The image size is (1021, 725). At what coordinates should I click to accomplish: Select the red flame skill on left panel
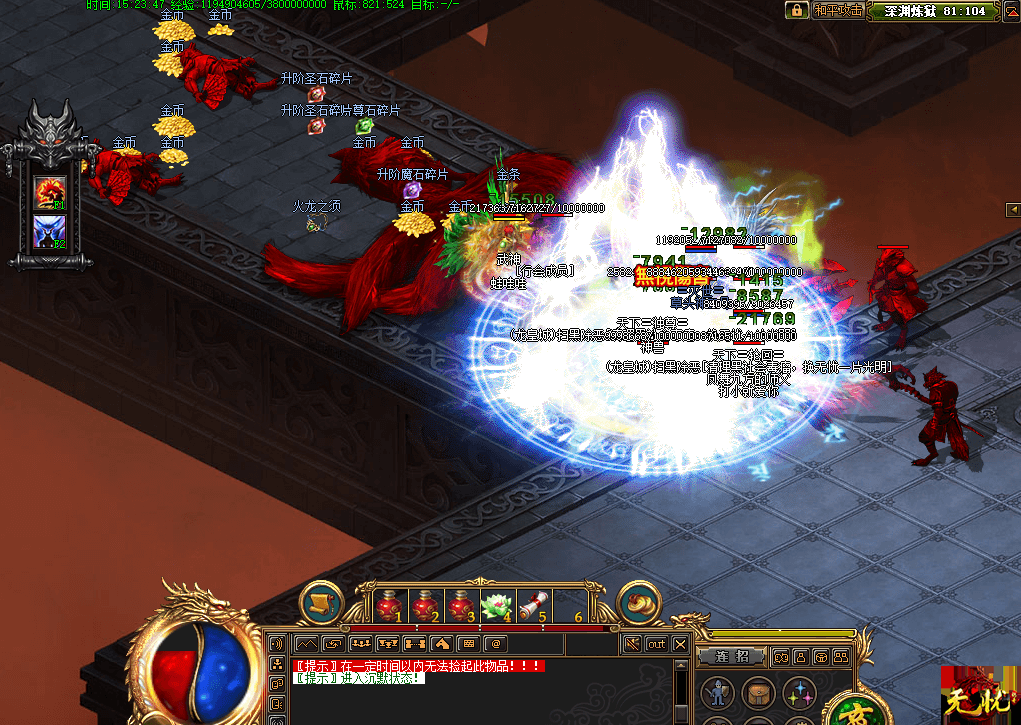[x=50, y=191]
